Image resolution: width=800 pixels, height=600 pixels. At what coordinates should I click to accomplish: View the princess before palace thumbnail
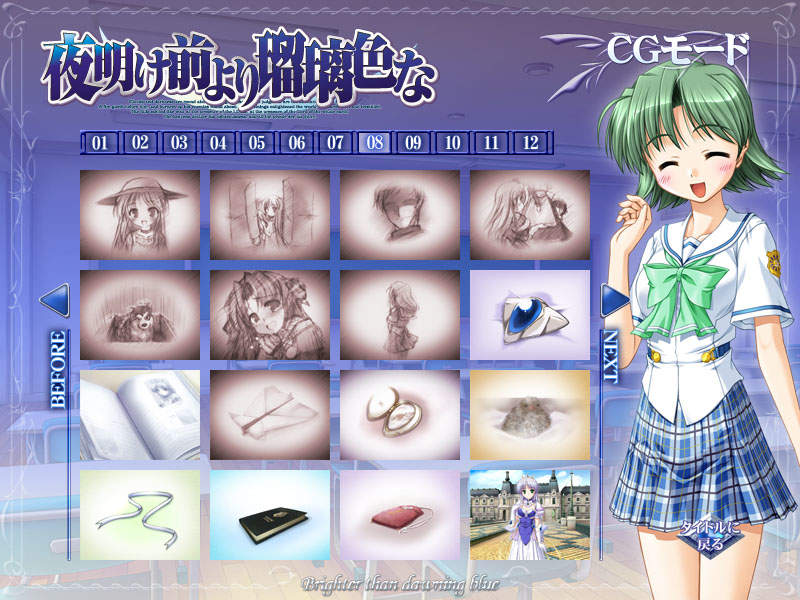point(529,515)
